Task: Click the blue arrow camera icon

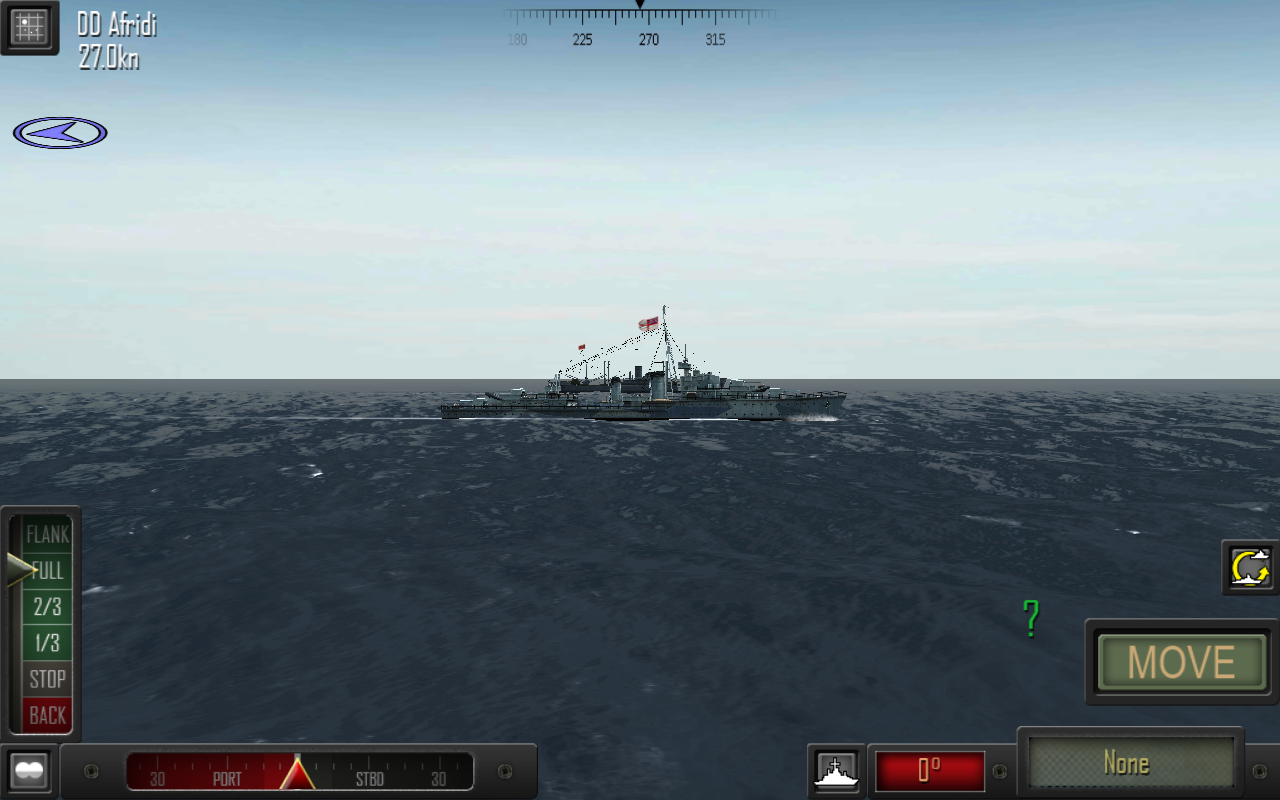Action: (x=59, y=131)
